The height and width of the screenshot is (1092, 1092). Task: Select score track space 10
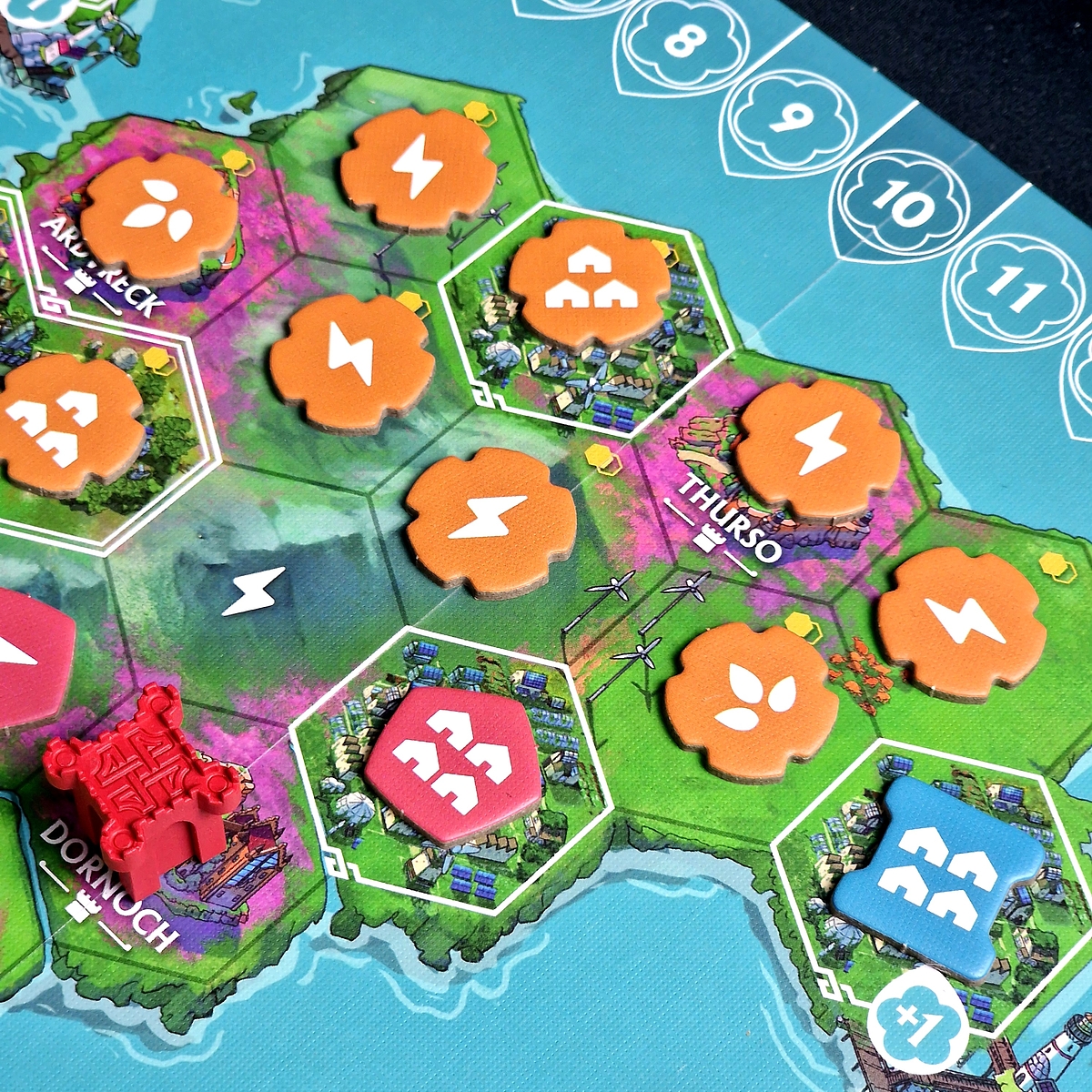903,205
